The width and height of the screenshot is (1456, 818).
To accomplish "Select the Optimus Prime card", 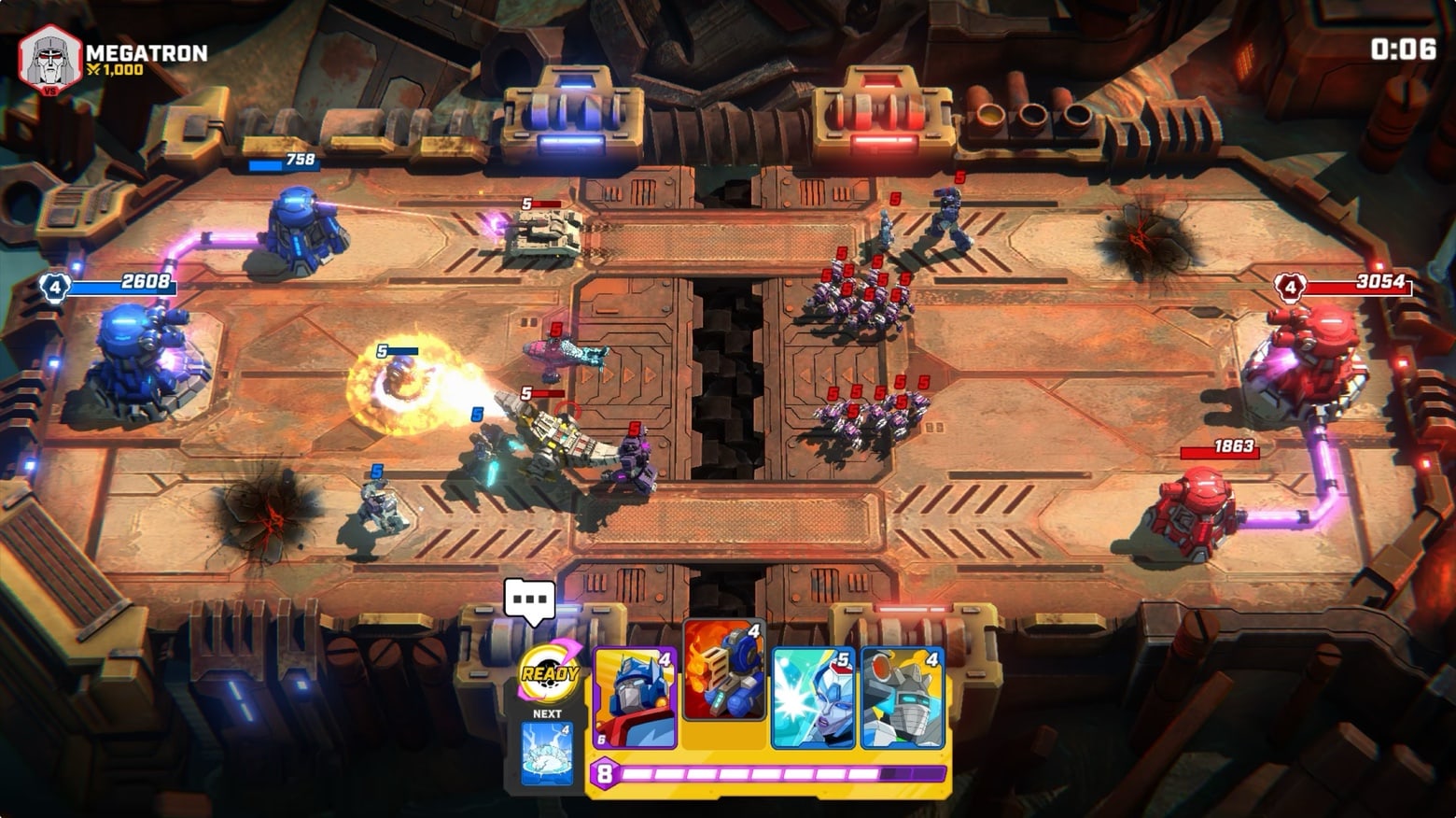I will (635, 698).
